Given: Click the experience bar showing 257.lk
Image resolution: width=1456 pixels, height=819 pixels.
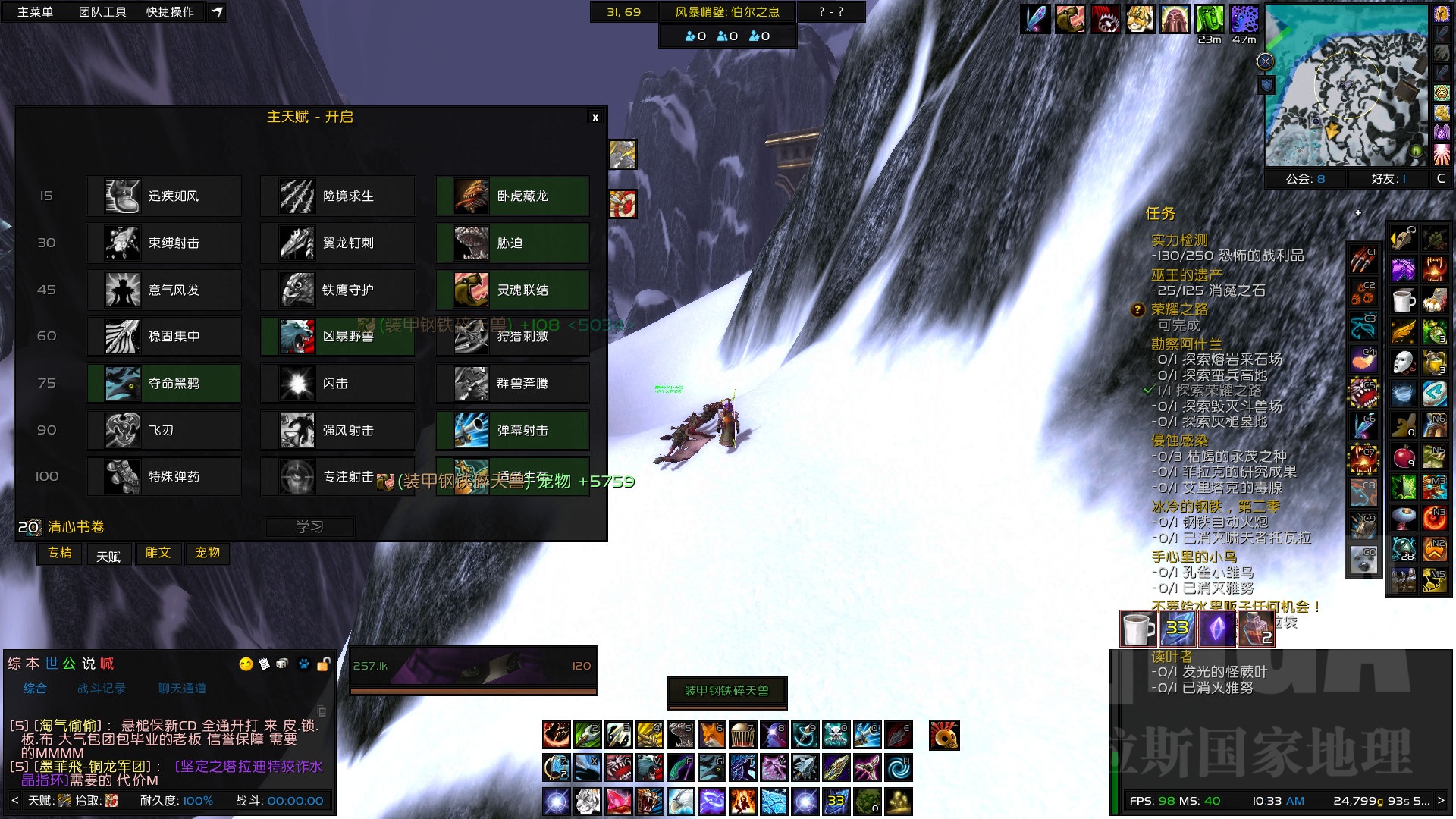Looking at the screenshot, I should (x=474, y=665).
